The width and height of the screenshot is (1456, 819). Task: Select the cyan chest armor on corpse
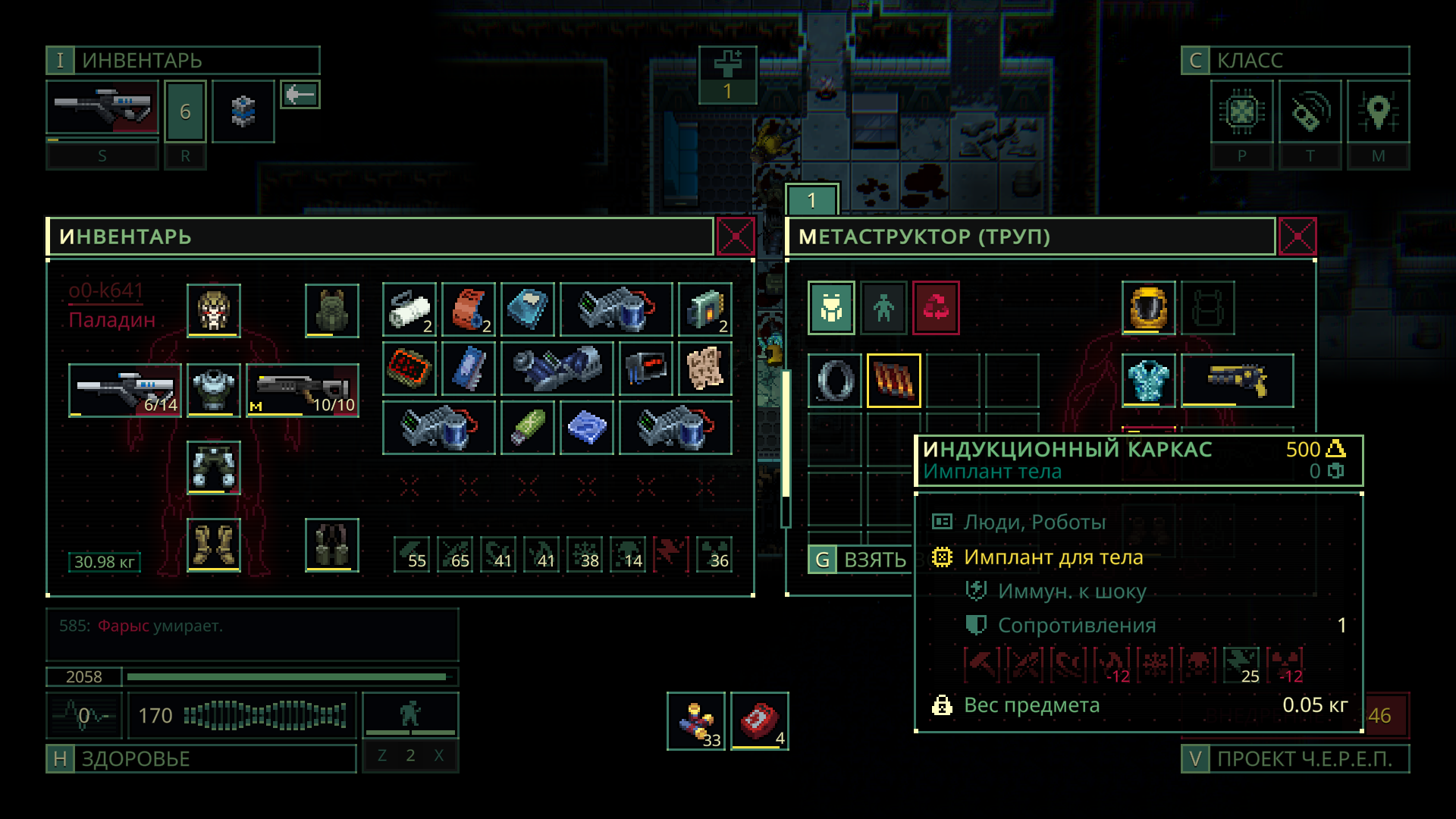pos(1148,380)
